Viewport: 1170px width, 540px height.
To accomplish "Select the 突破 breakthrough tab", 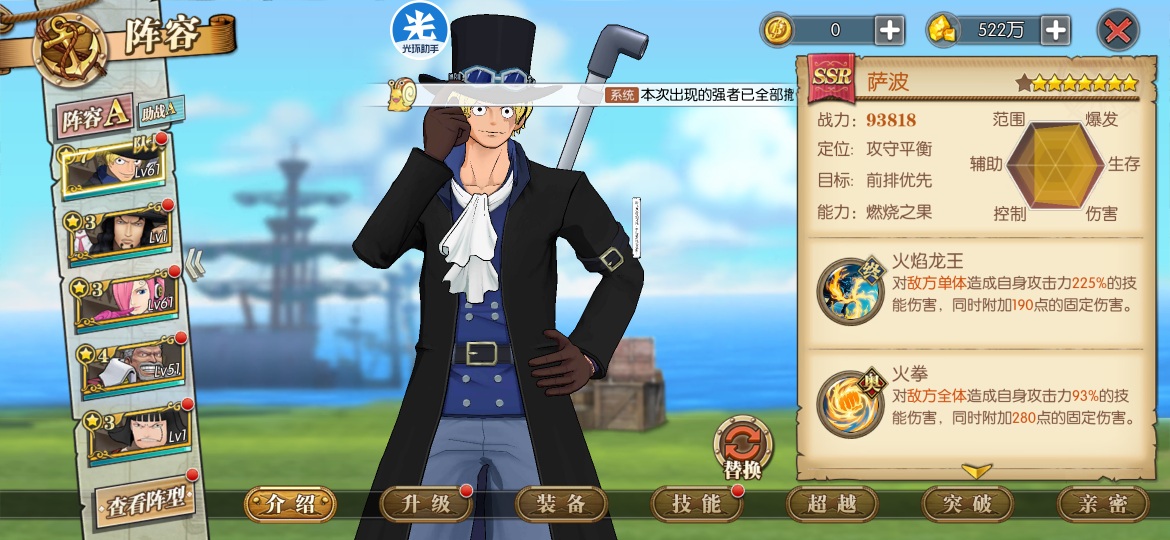I will point(967,503).
